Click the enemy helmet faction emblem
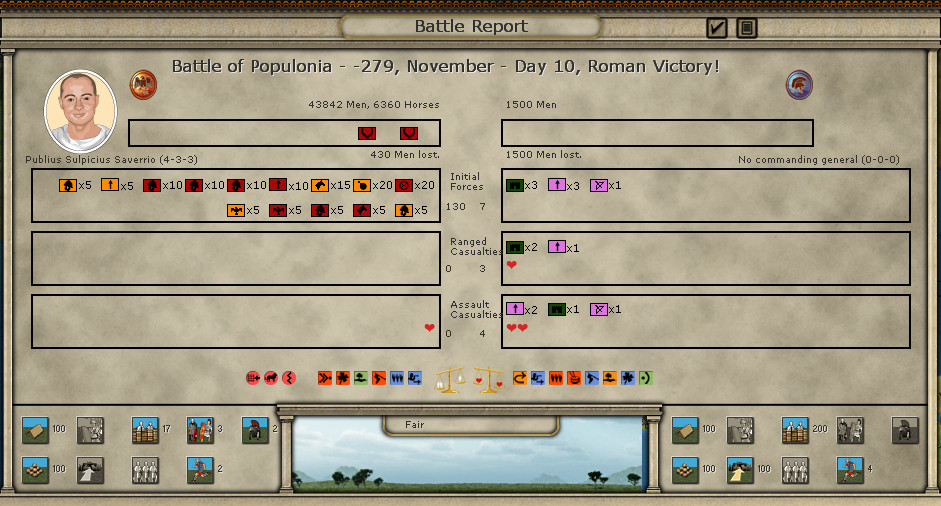 799,85
